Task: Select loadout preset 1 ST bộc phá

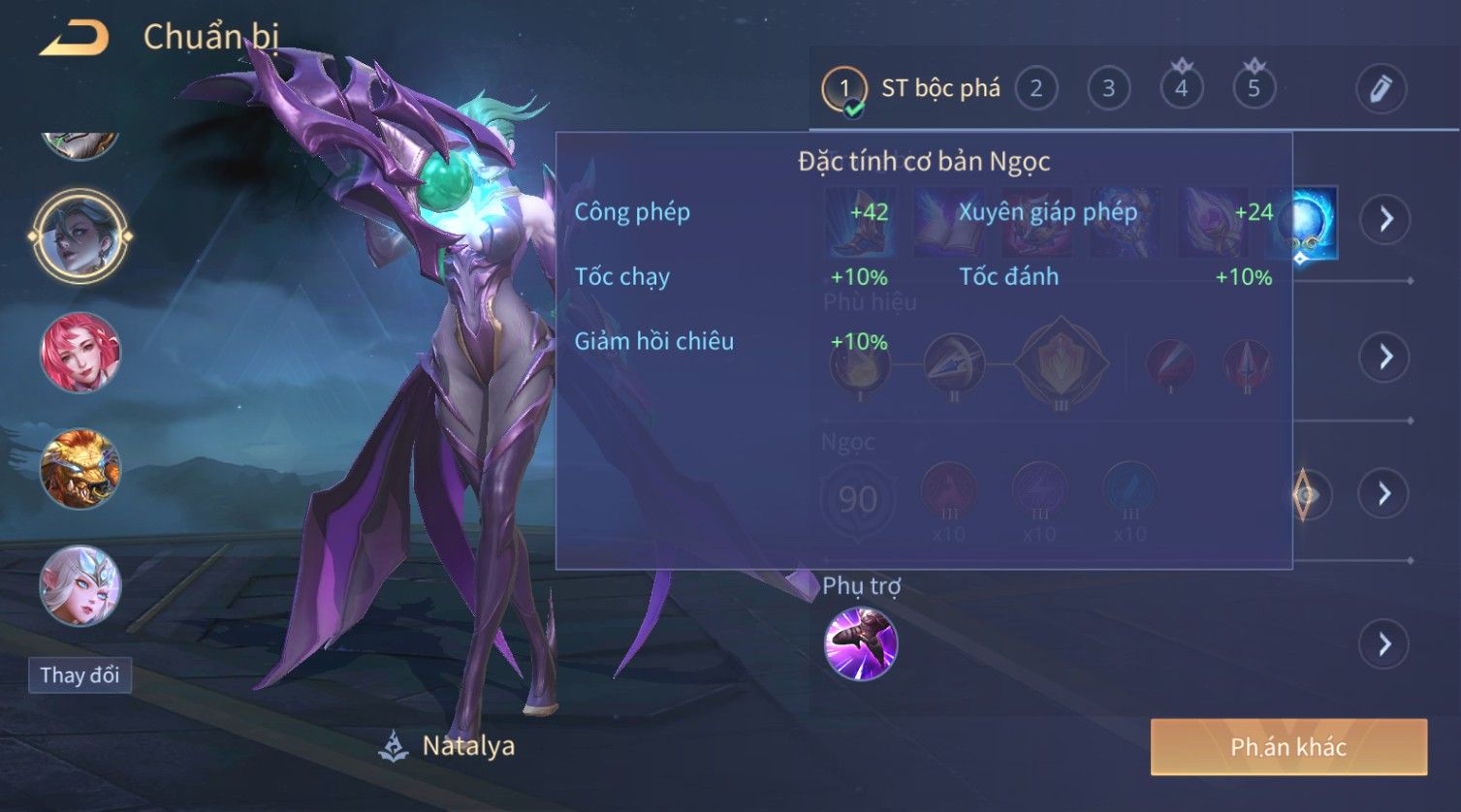Action: 844,89
